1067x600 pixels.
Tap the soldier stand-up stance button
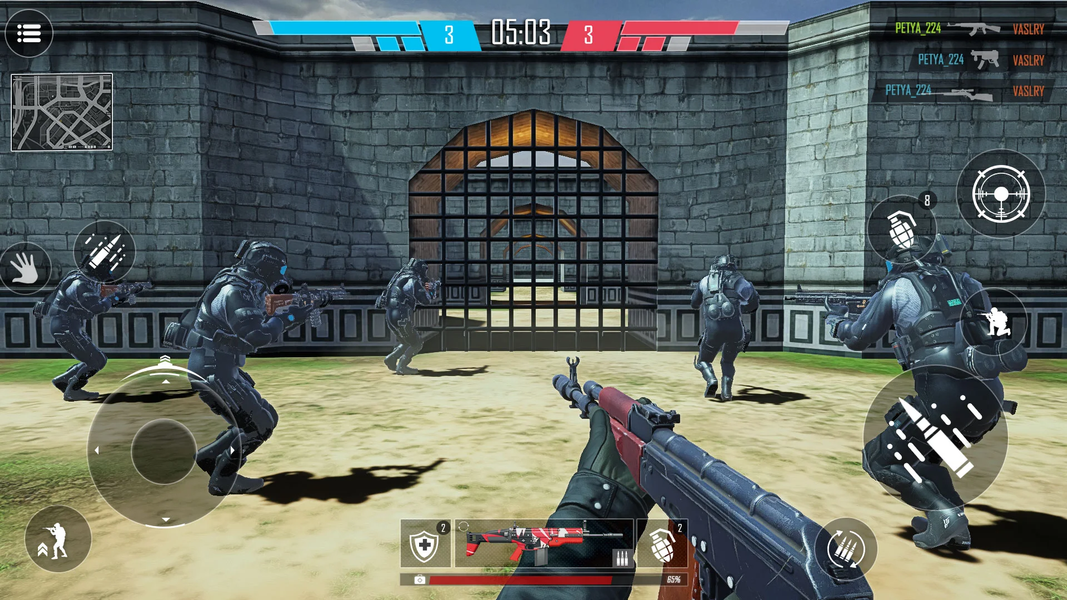click(x=58, y=539)
